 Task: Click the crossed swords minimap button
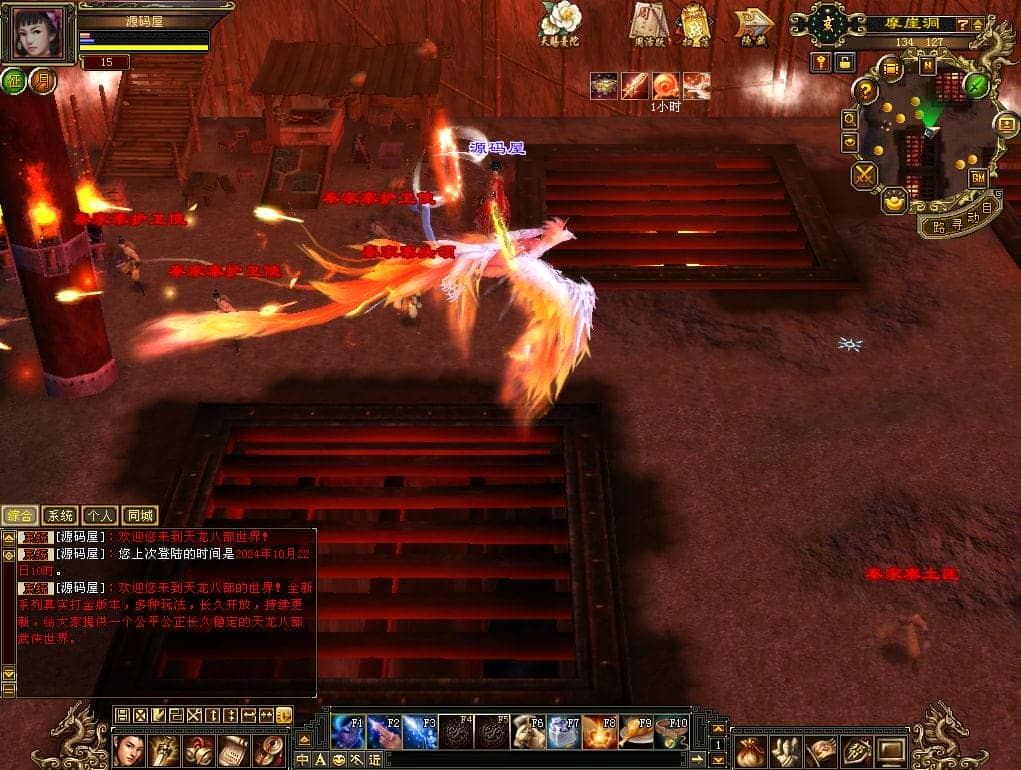pyautogui.click(x=864, y=176)
